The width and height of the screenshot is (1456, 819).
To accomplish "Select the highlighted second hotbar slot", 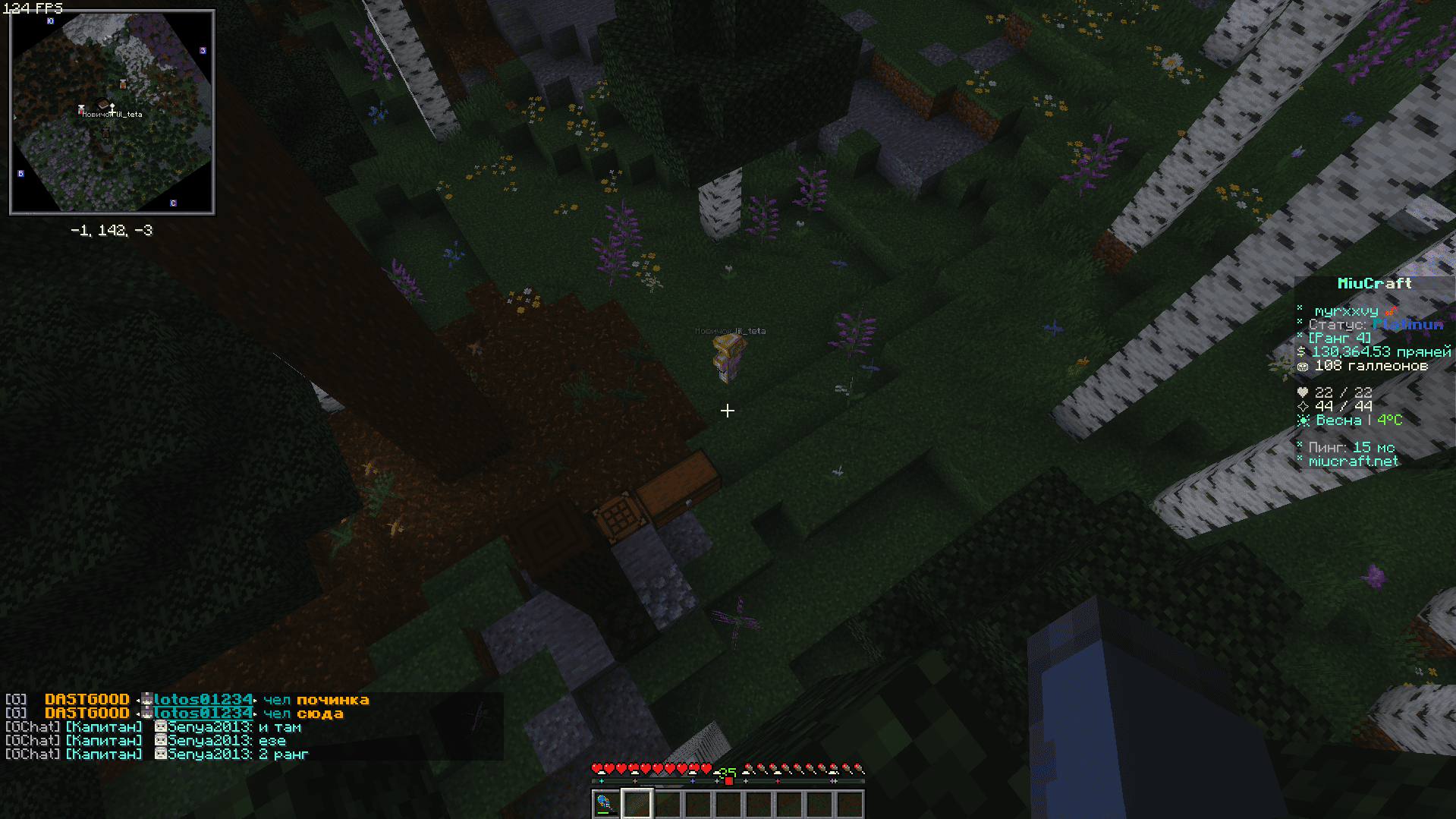I will [x=637, y=804].
